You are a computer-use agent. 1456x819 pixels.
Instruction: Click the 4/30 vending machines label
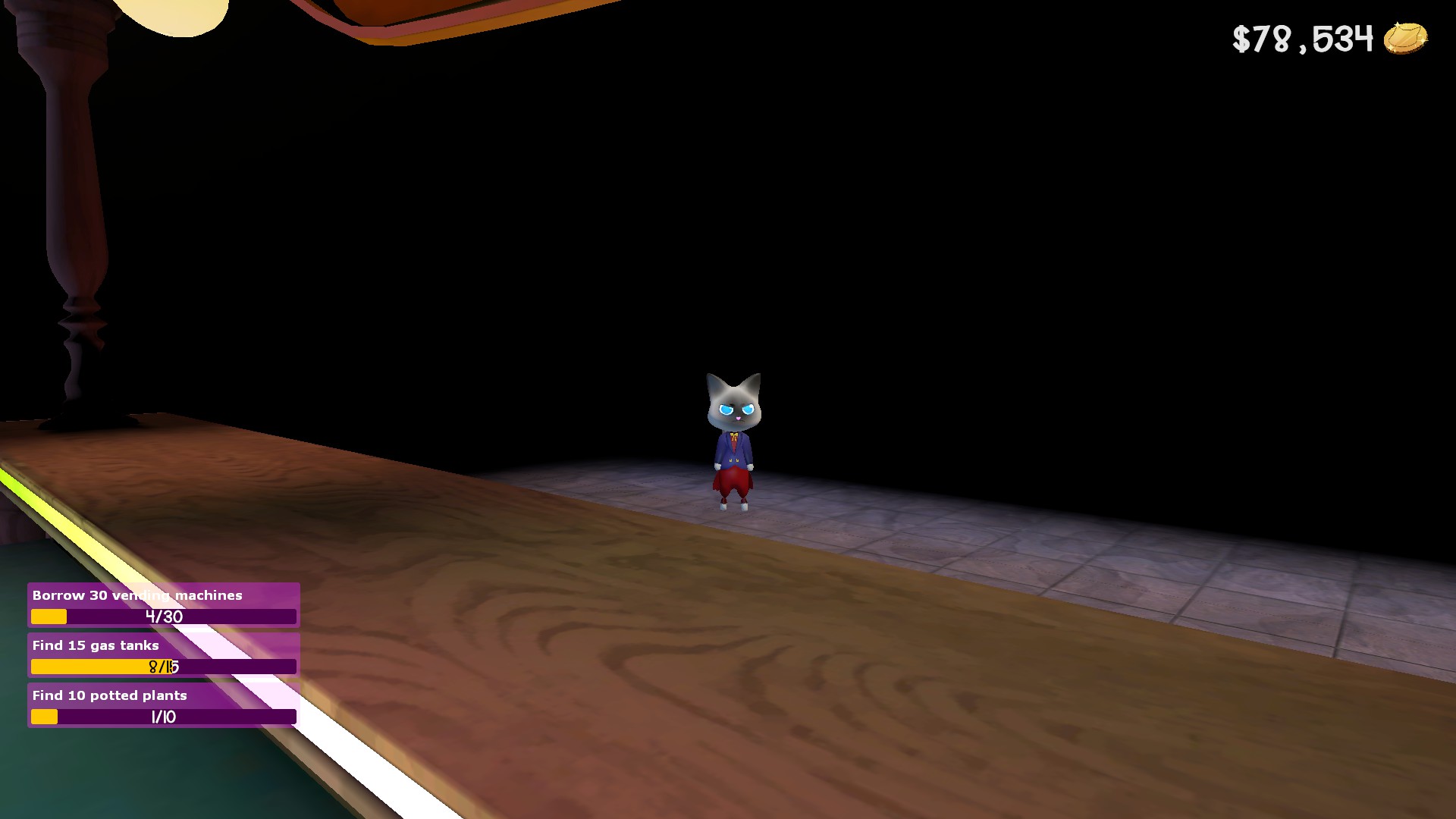162,617
